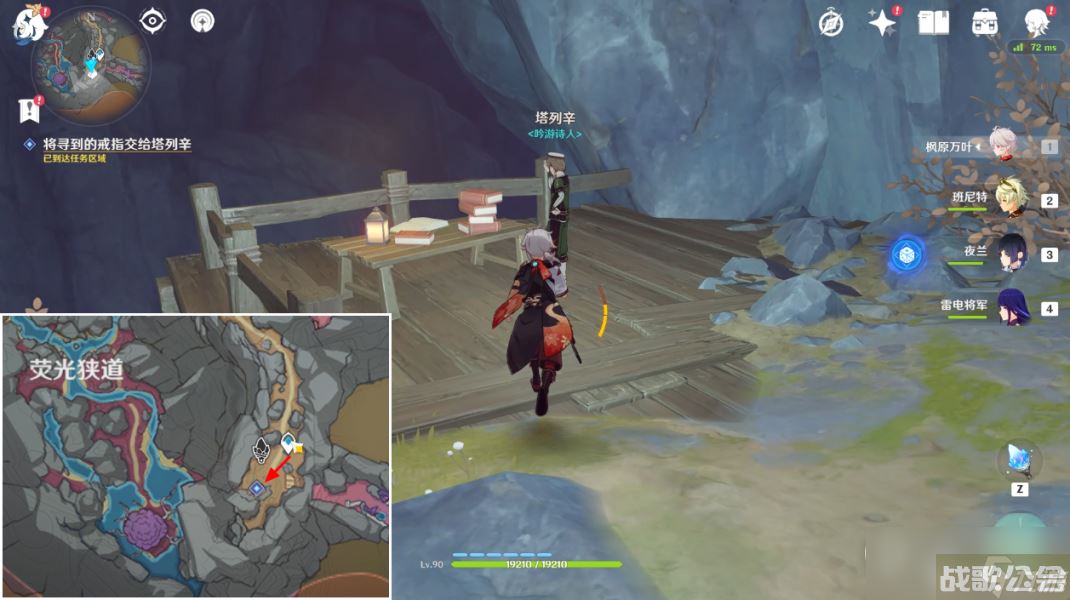
Task: Click the eye-shaped icon beside the minimap
Action: [x=152, y=20]
